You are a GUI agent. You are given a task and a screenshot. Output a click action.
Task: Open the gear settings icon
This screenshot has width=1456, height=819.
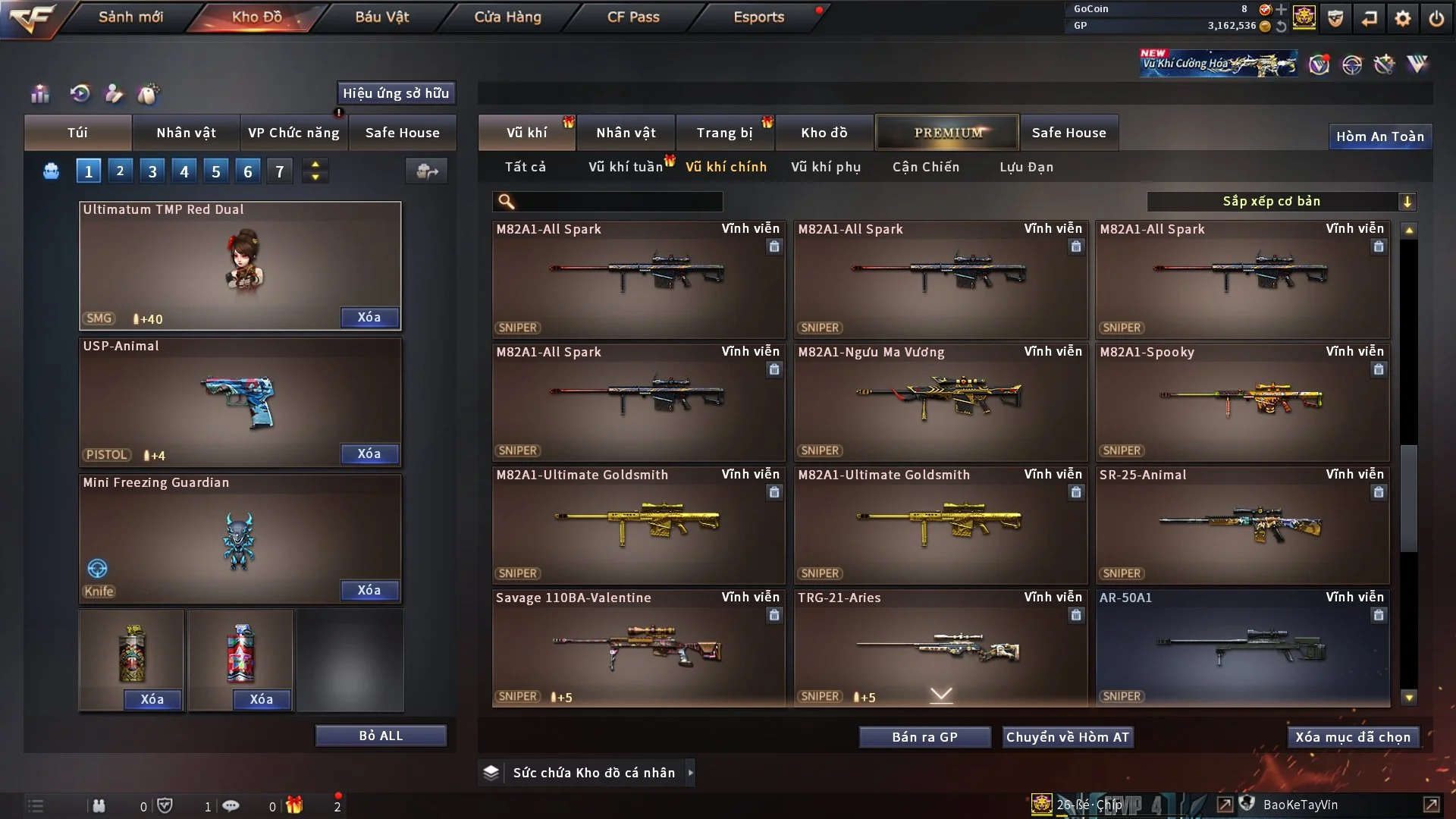click(x=1403, y=18)
